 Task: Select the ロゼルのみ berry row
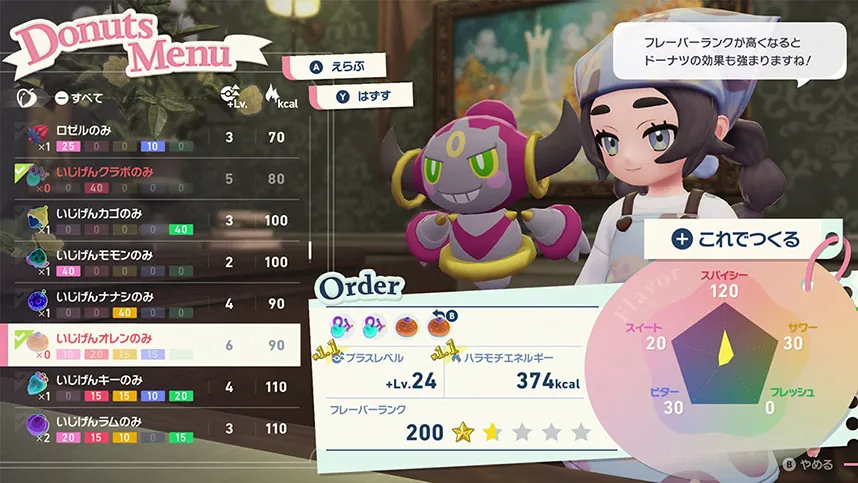[x=150, y=137]
